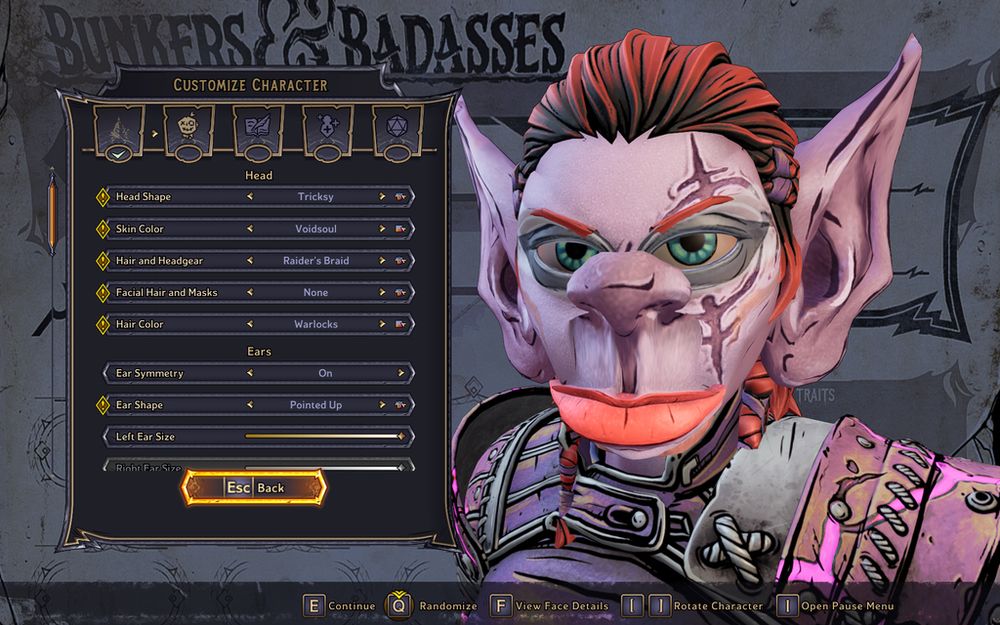Click the Esc Back button
The image size is (1000, 625).
tap(254, 488)
